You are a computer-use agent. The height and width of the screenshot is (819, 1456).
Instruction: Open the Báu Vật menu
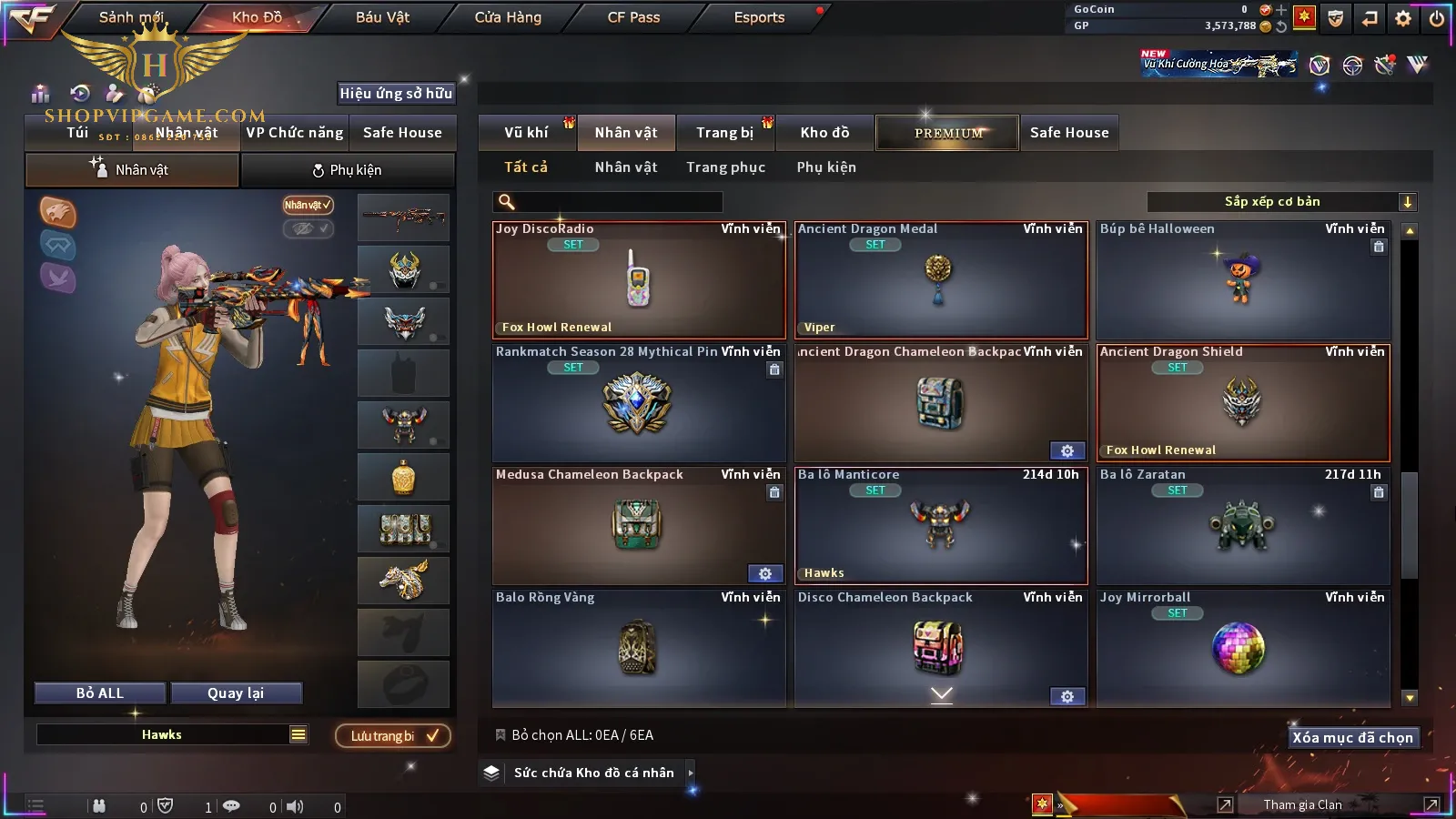[382, 17]
